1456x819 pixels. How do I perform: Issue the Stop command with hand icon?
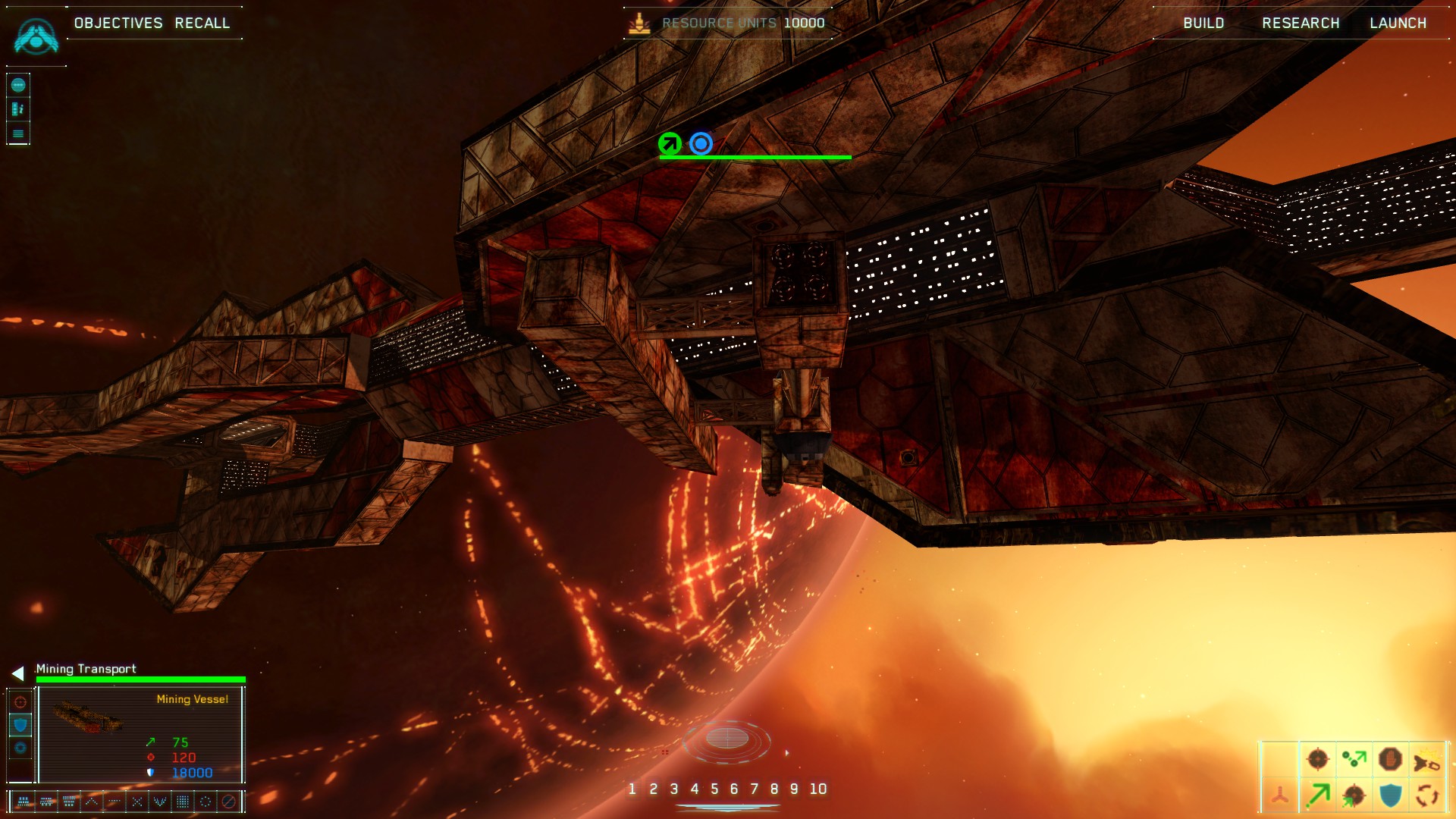point(1390,759)
